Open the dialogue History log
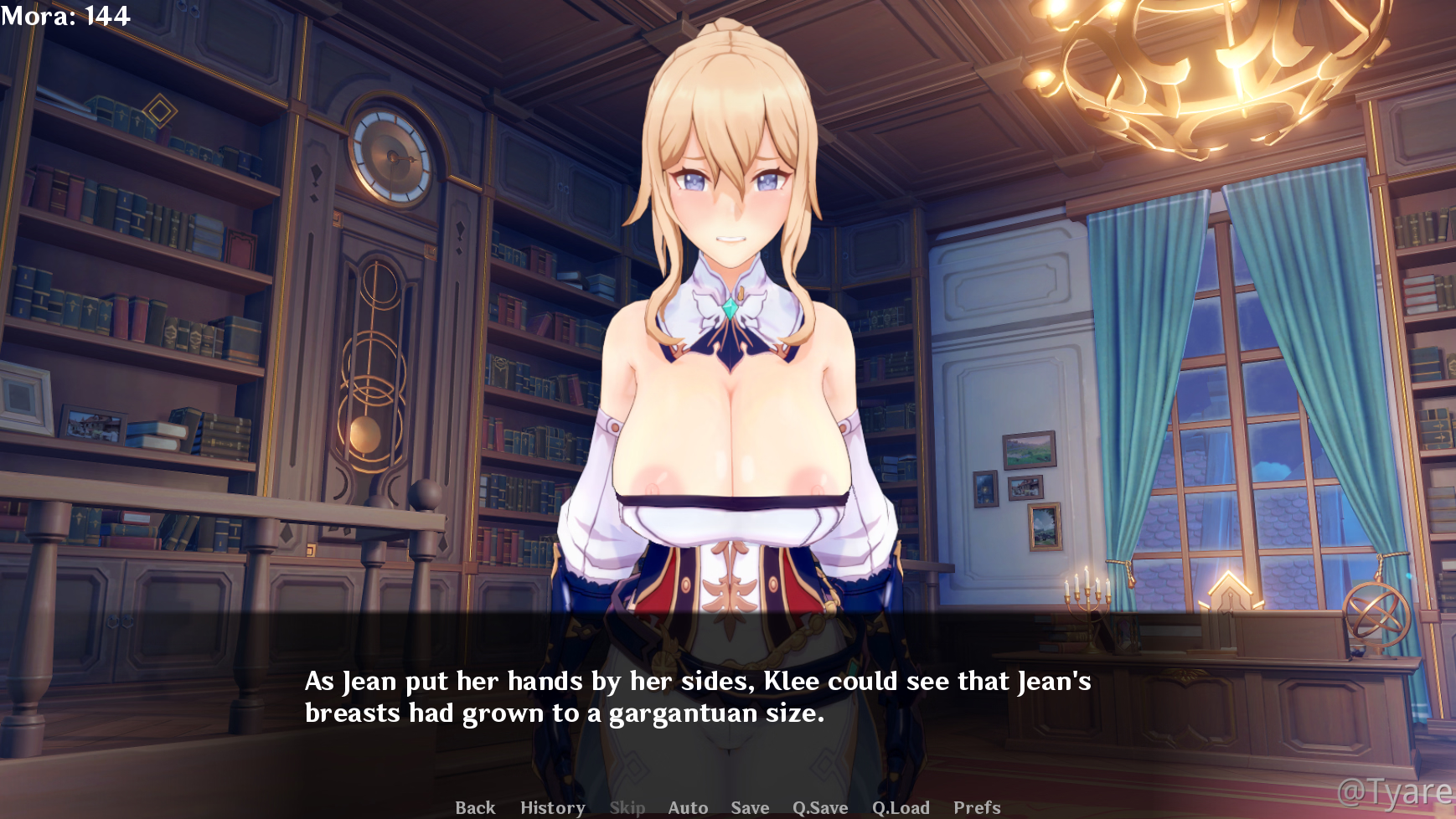 (552, 807)
